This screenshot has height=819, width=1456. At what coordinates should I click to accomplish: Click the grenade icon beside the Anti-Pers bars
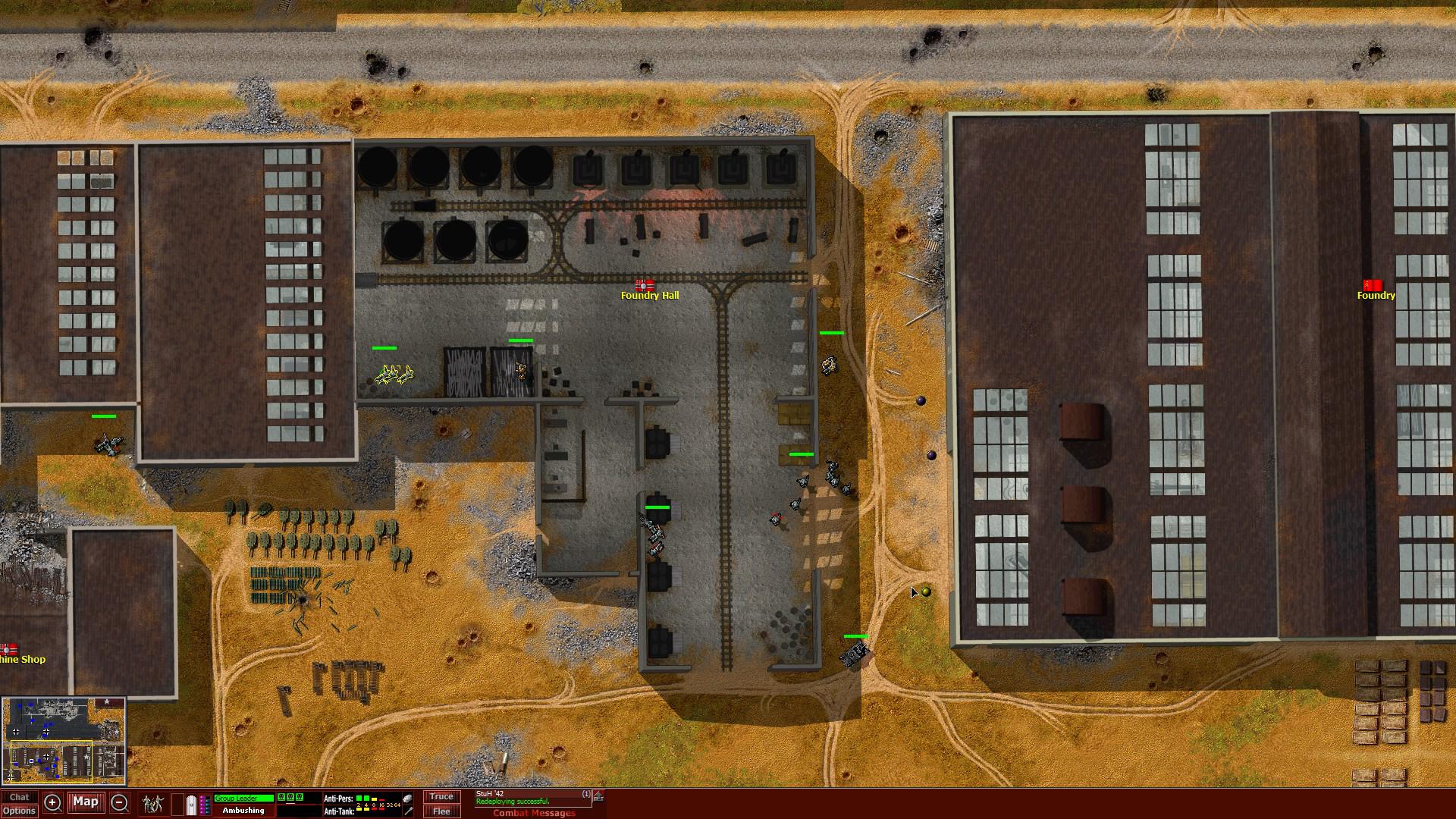(407, 797)
